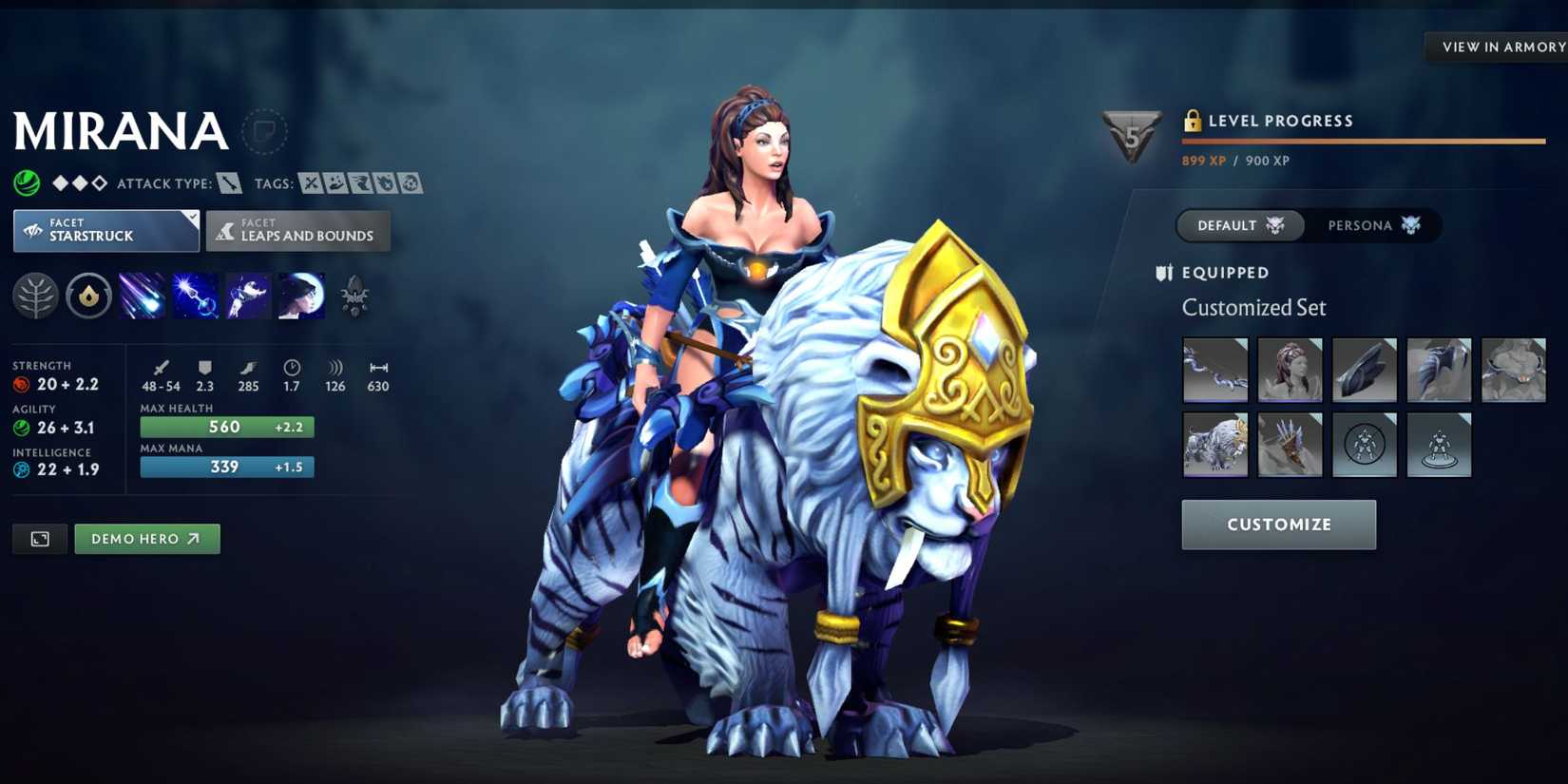The height and width of the screenshot is (784, 1568).
Task: Click the green hero grade emblem
Action: (x=26, y=182)
